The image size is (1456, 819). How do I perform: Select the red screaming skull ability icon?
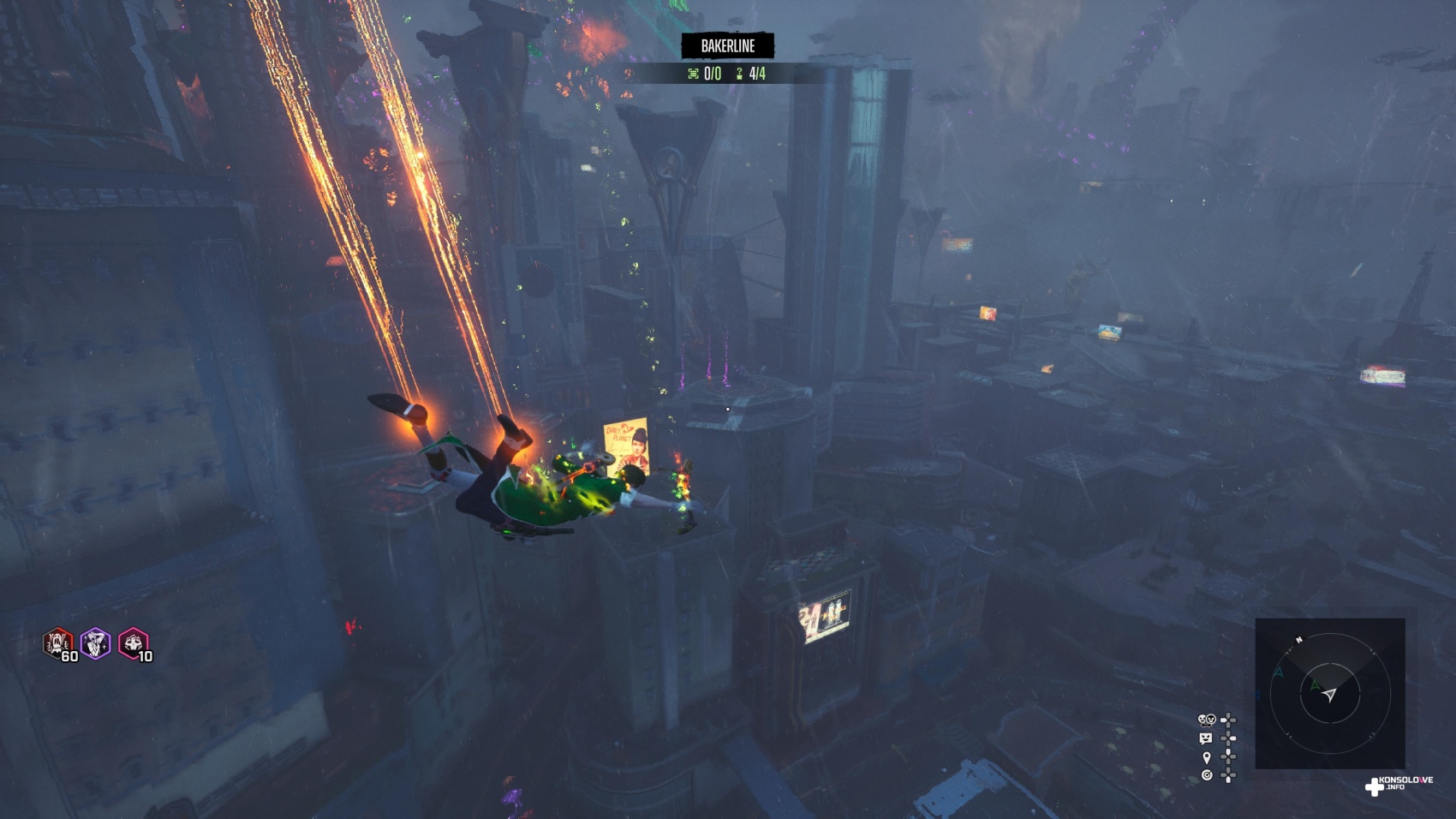coord(58,643)
